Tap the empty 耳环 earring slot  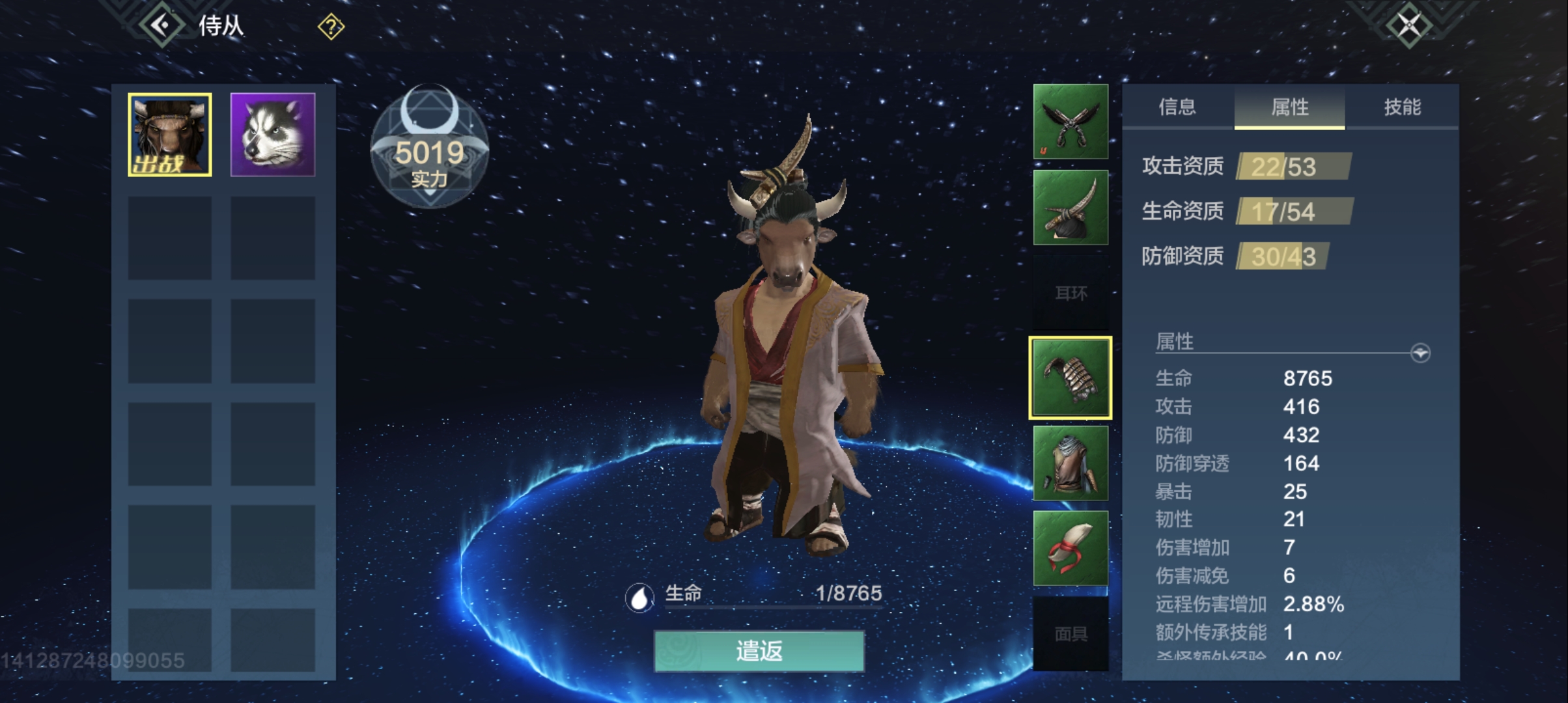[1070, 293]
